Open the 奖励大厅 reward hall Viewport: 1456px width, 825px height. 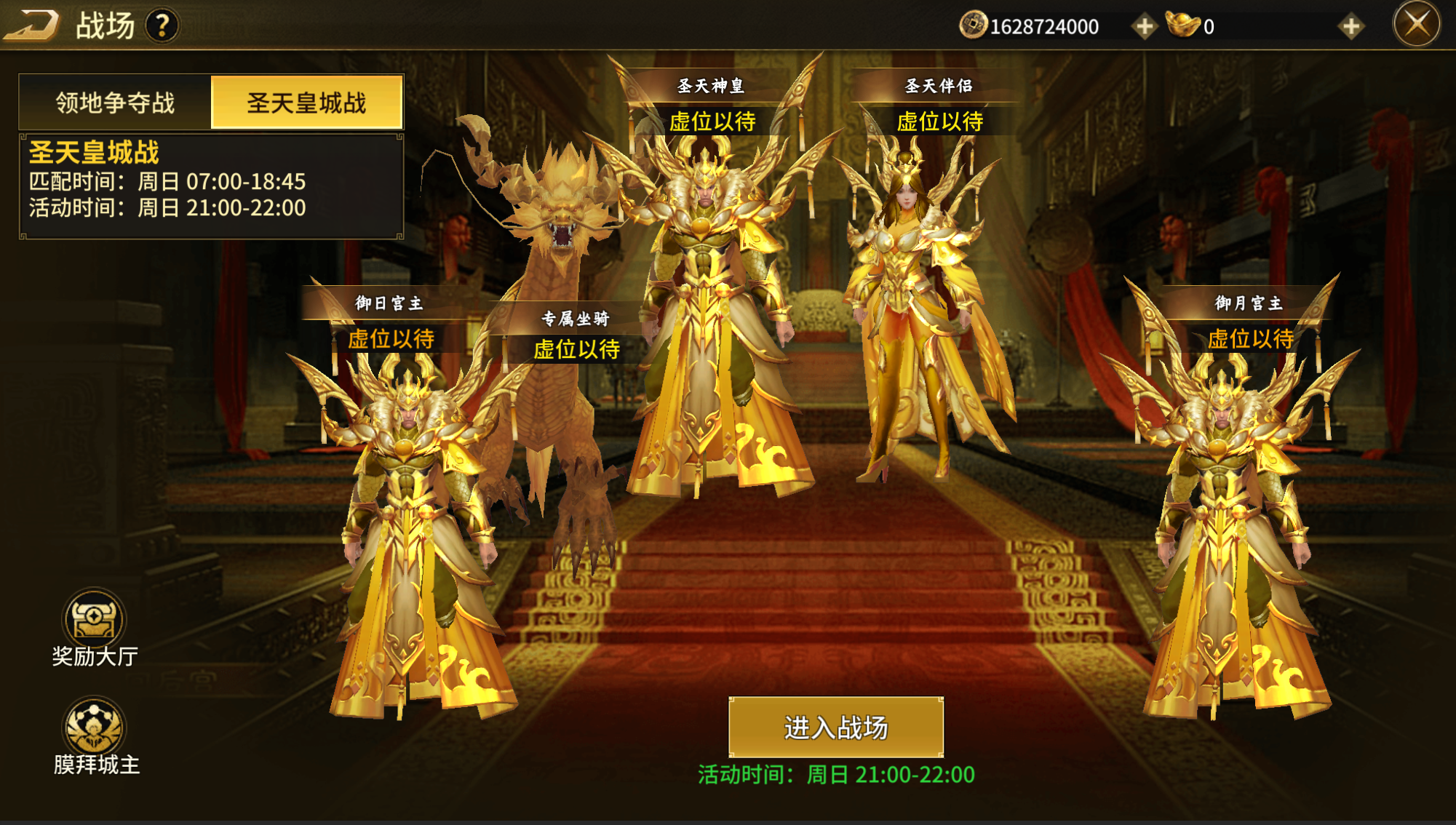tap(94, 621)
